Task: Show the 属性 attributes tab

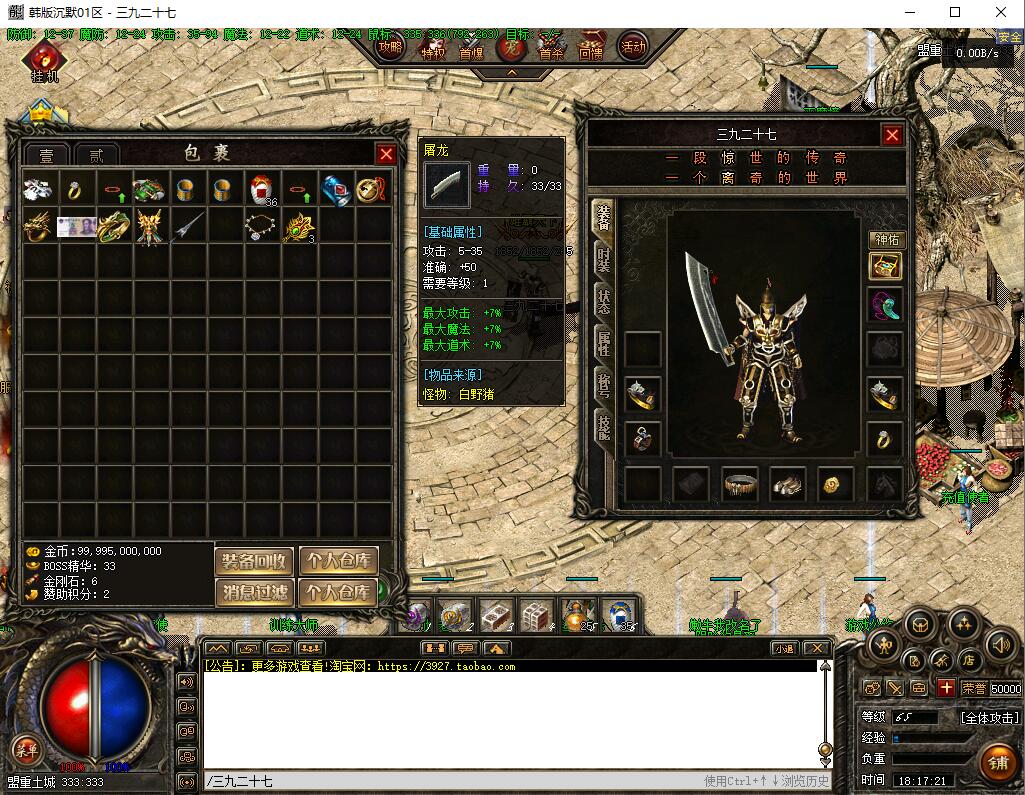Action: point(604,344)
